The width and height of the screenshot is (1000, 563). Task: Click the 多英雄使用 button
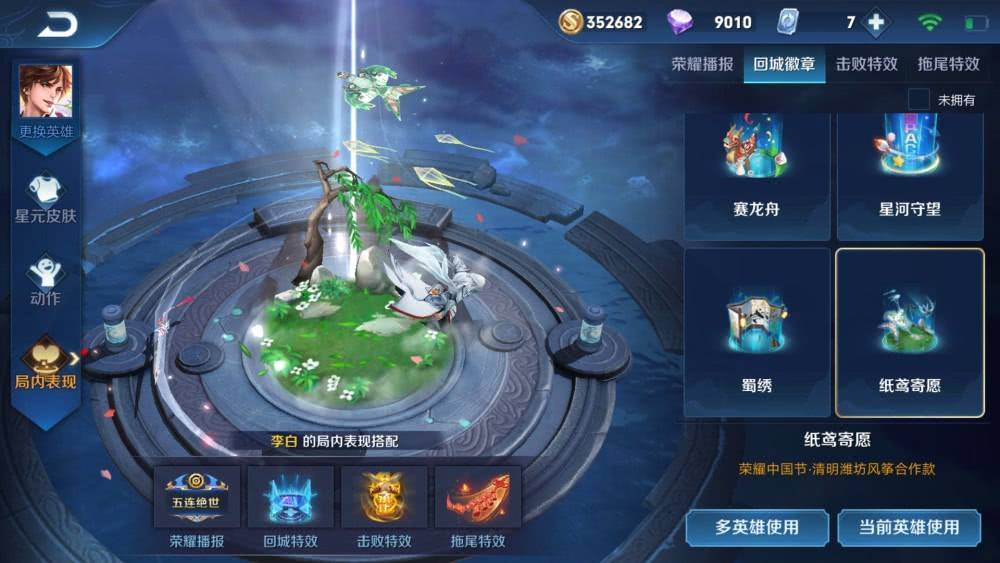click(757, 527)
